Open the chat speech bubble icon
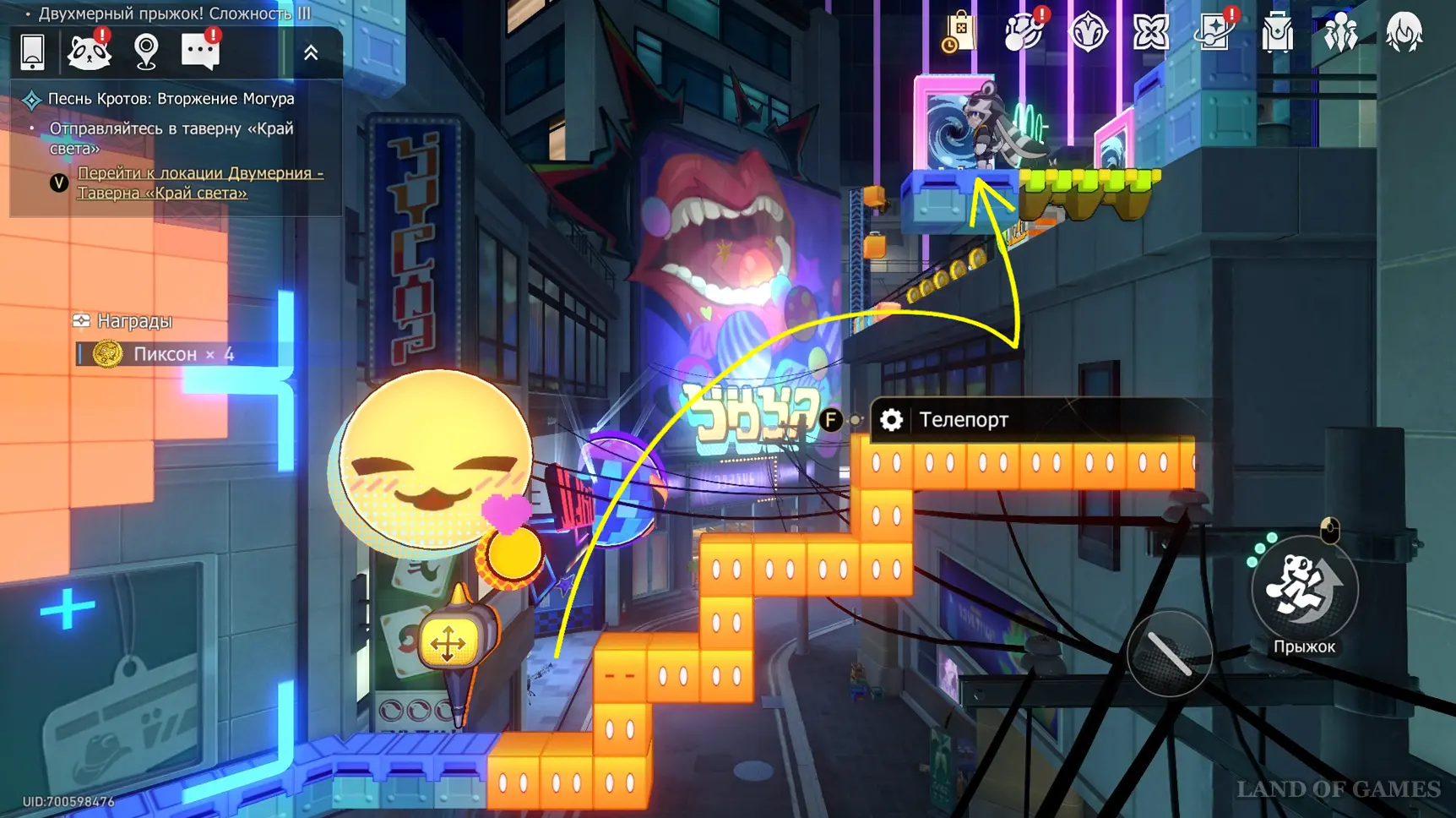This screenshot has width=1456, height=818. pos(200,52)
